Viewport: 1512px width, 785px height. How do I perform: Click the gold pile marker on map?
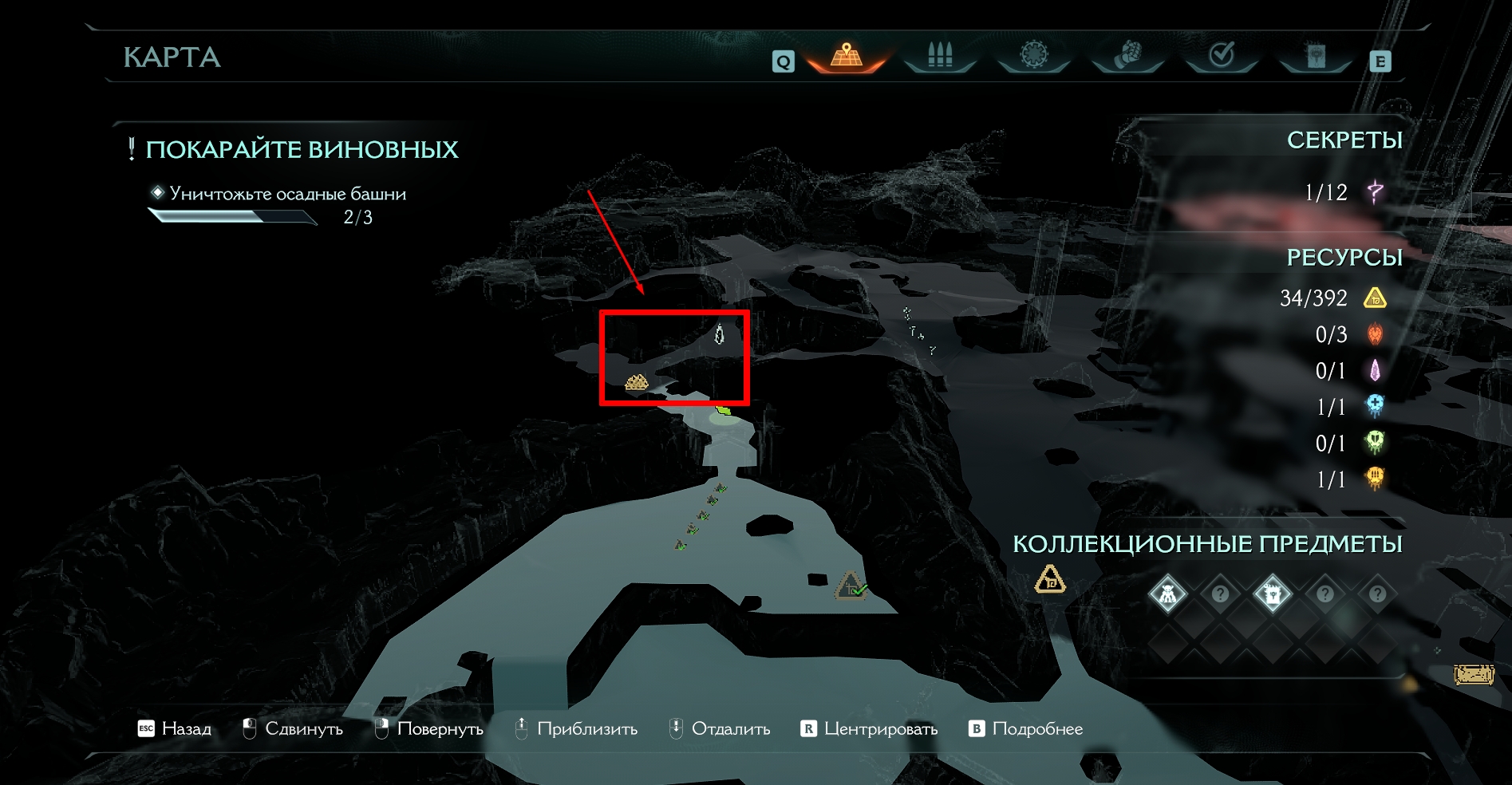coord(636,383)
